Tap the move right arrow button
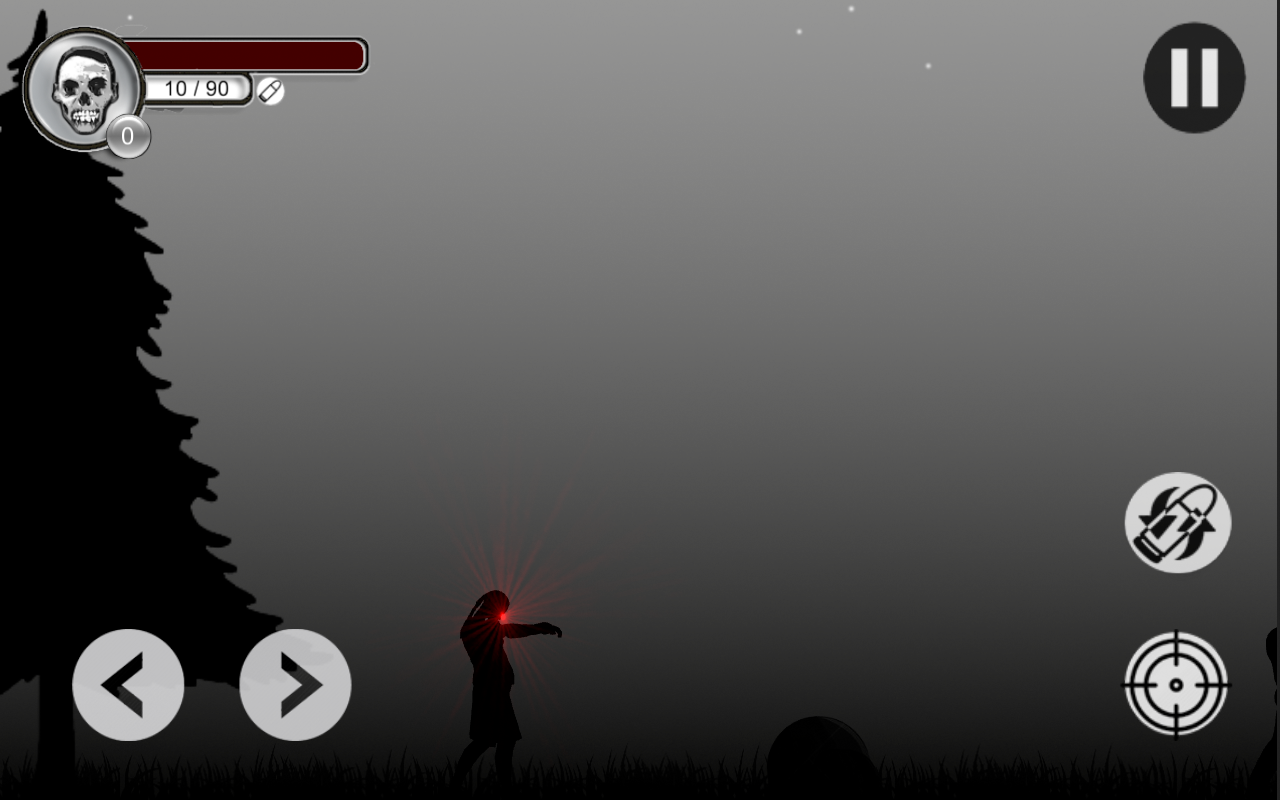 (295, 685)
